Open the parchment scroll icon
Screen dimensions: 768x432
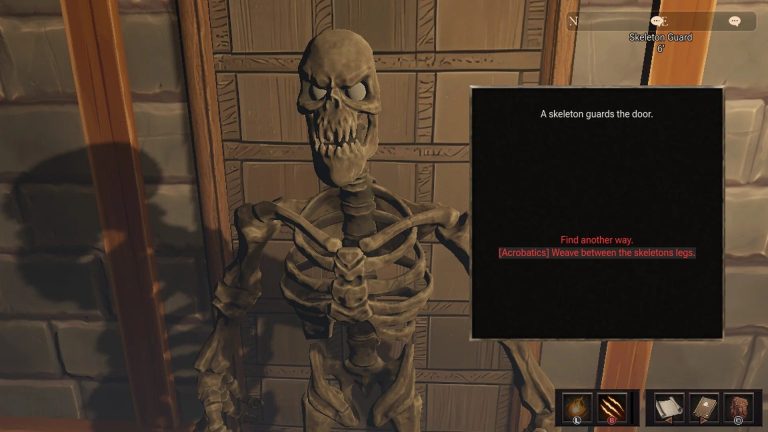[667, 408]
